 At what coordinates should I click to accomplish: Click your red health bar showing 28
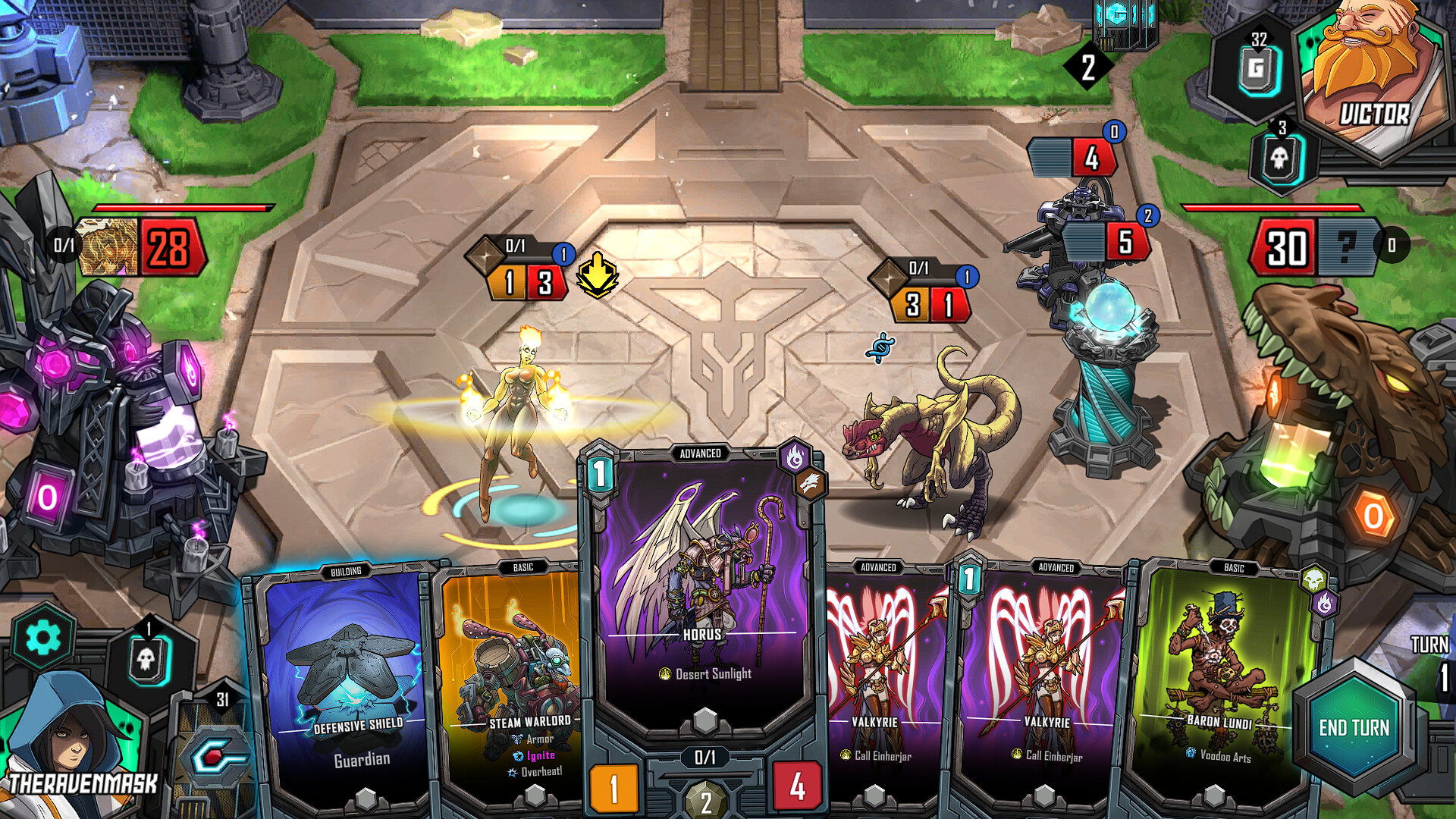(x=172, y=247)
